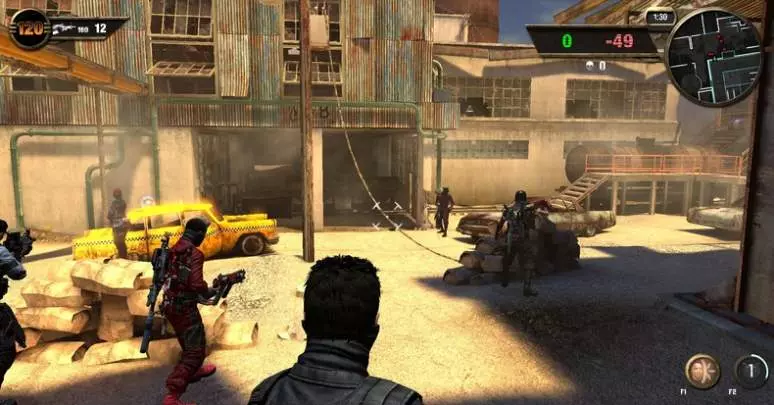Select the round slot numbered 1
This screenshot has width=774, height=405.
(751, 371)
